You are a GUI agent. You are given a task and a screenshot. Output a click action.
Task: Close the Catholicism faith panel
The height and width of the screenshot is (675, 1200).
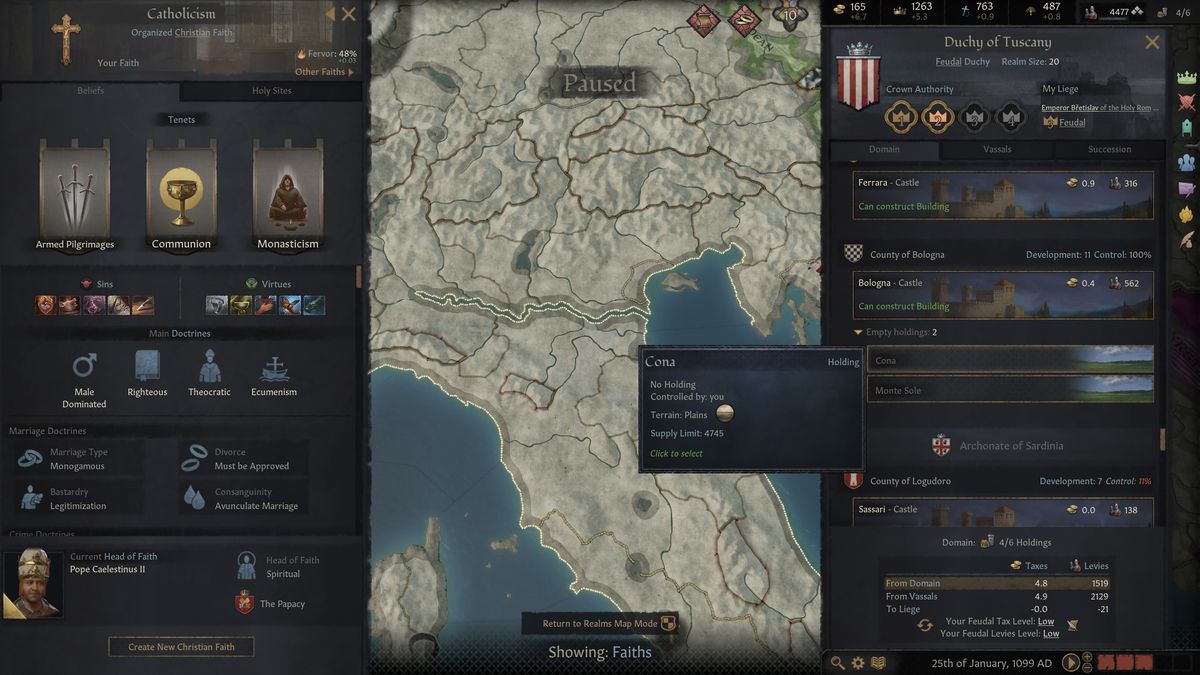point(348,14)
